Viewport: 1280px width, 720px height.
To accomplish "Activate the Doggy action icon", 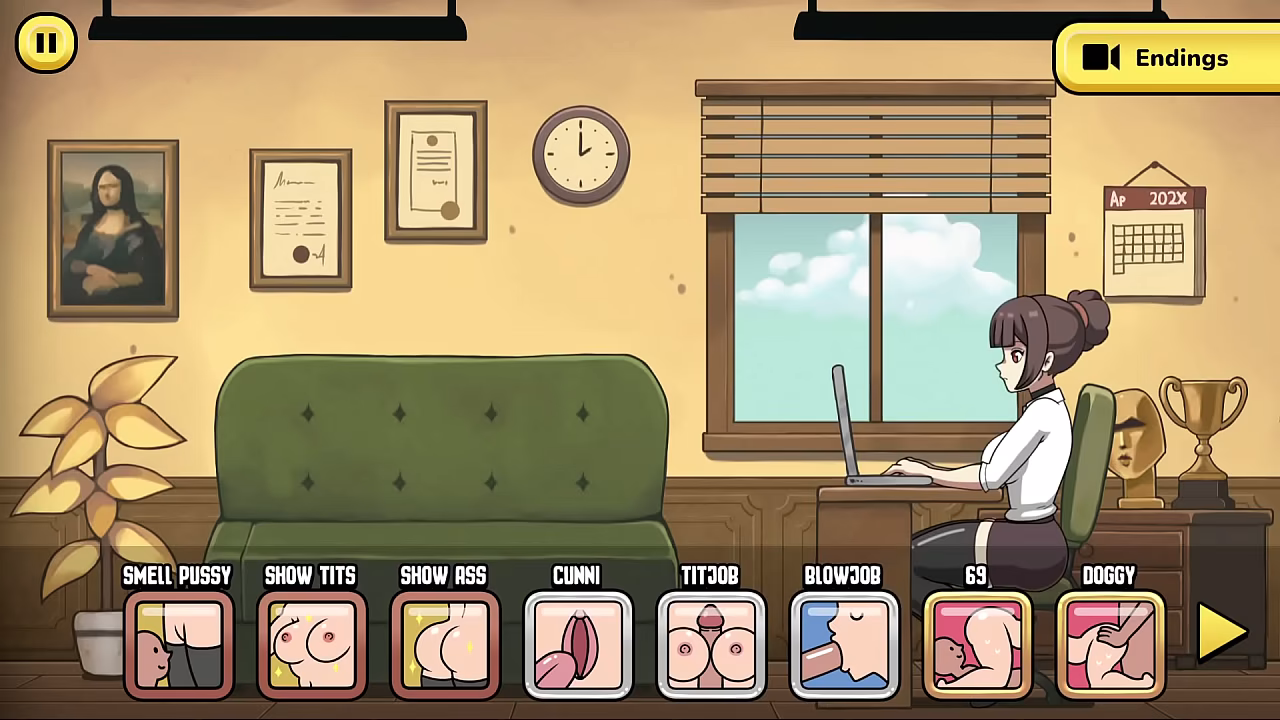I will coord(1110,645).
